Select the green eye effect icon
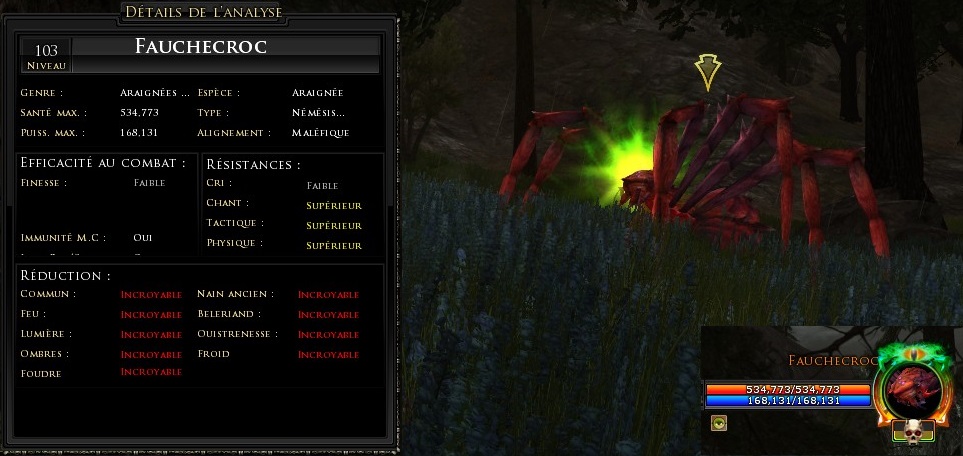 [719, 423]
